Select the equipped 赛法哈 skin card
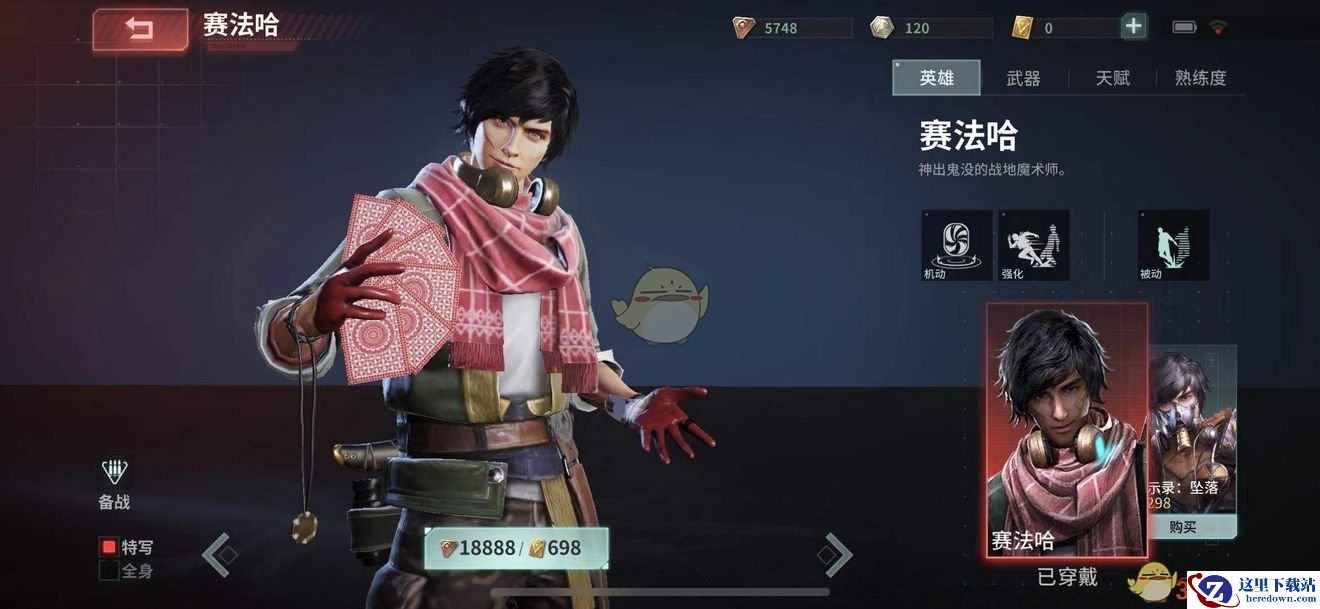 pos(1067,430)
